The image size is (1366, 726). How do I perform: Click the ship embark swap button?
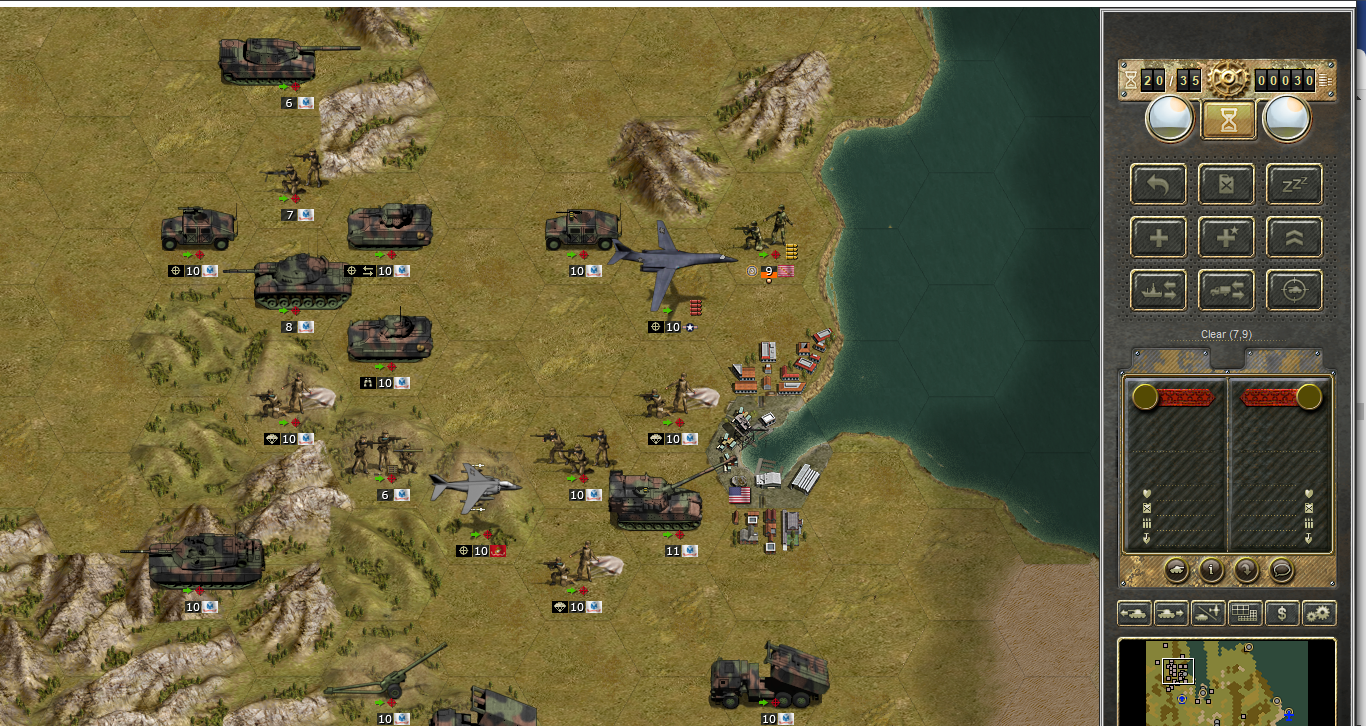click(x=1159, y=290)
